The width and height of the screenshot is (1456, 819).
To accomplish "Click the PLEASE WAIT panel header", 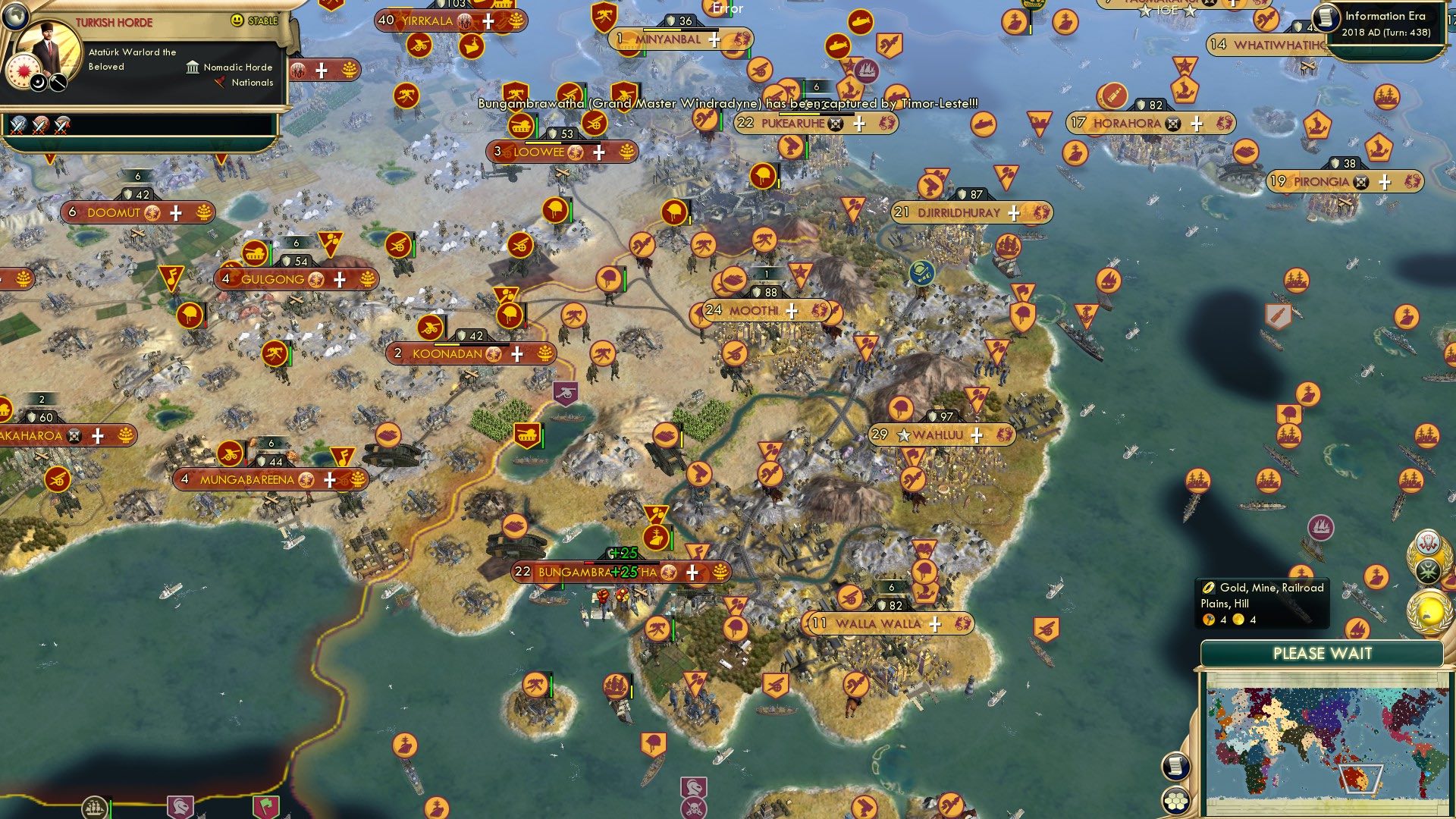I will click(1323, 653).
